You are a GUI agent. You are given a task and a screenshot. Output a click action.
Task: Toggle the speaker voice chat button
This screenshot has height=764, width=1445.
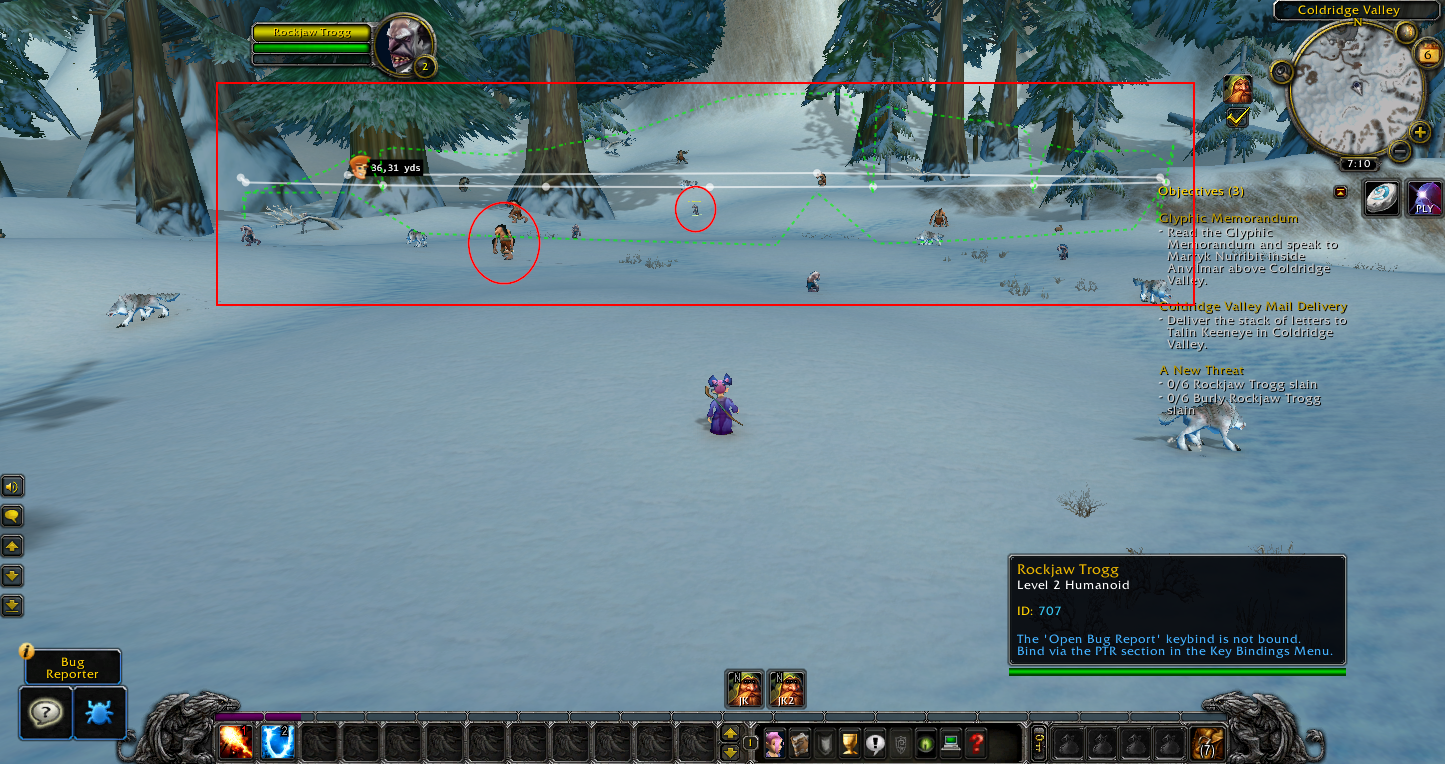point(12,487)
